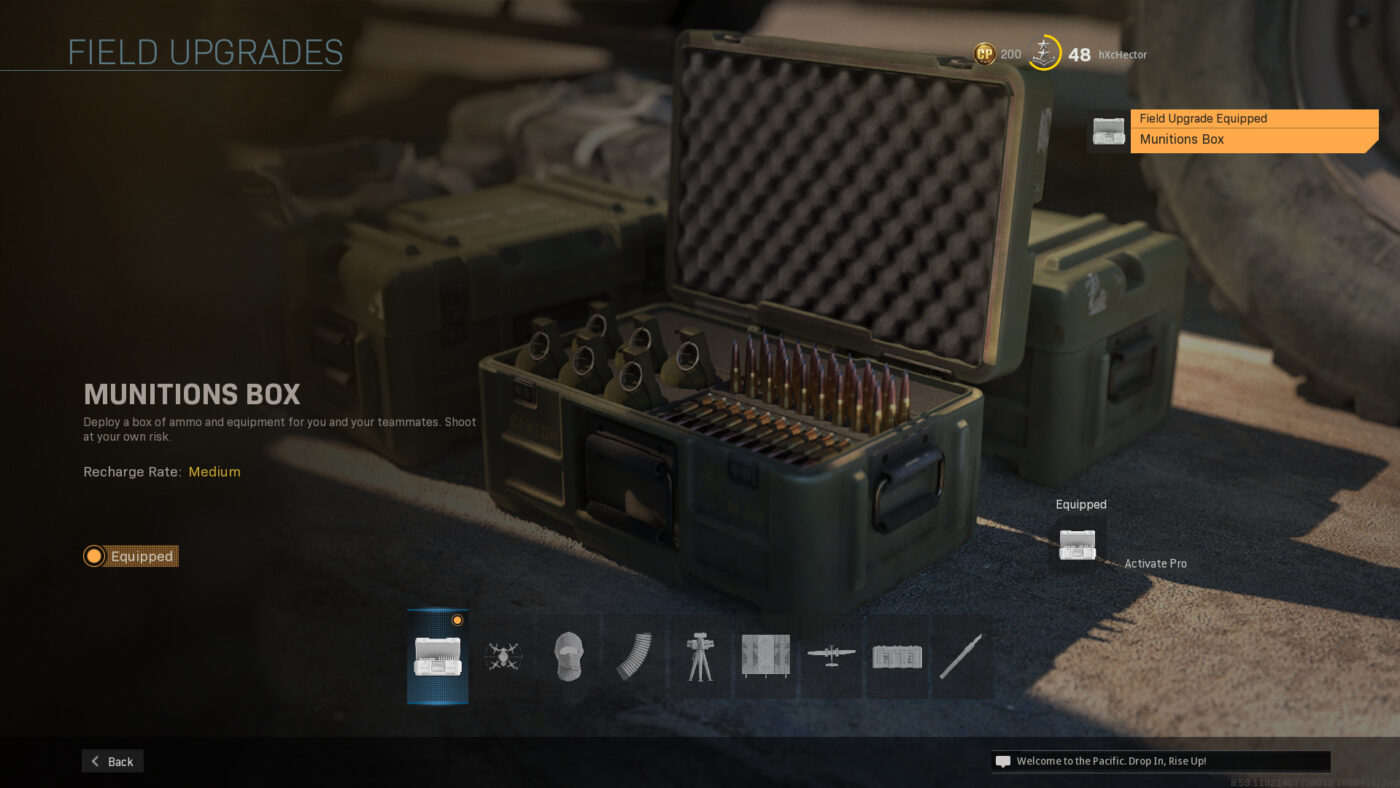Open the COD Points balance

pyautogui.click(x=998, y=54)
